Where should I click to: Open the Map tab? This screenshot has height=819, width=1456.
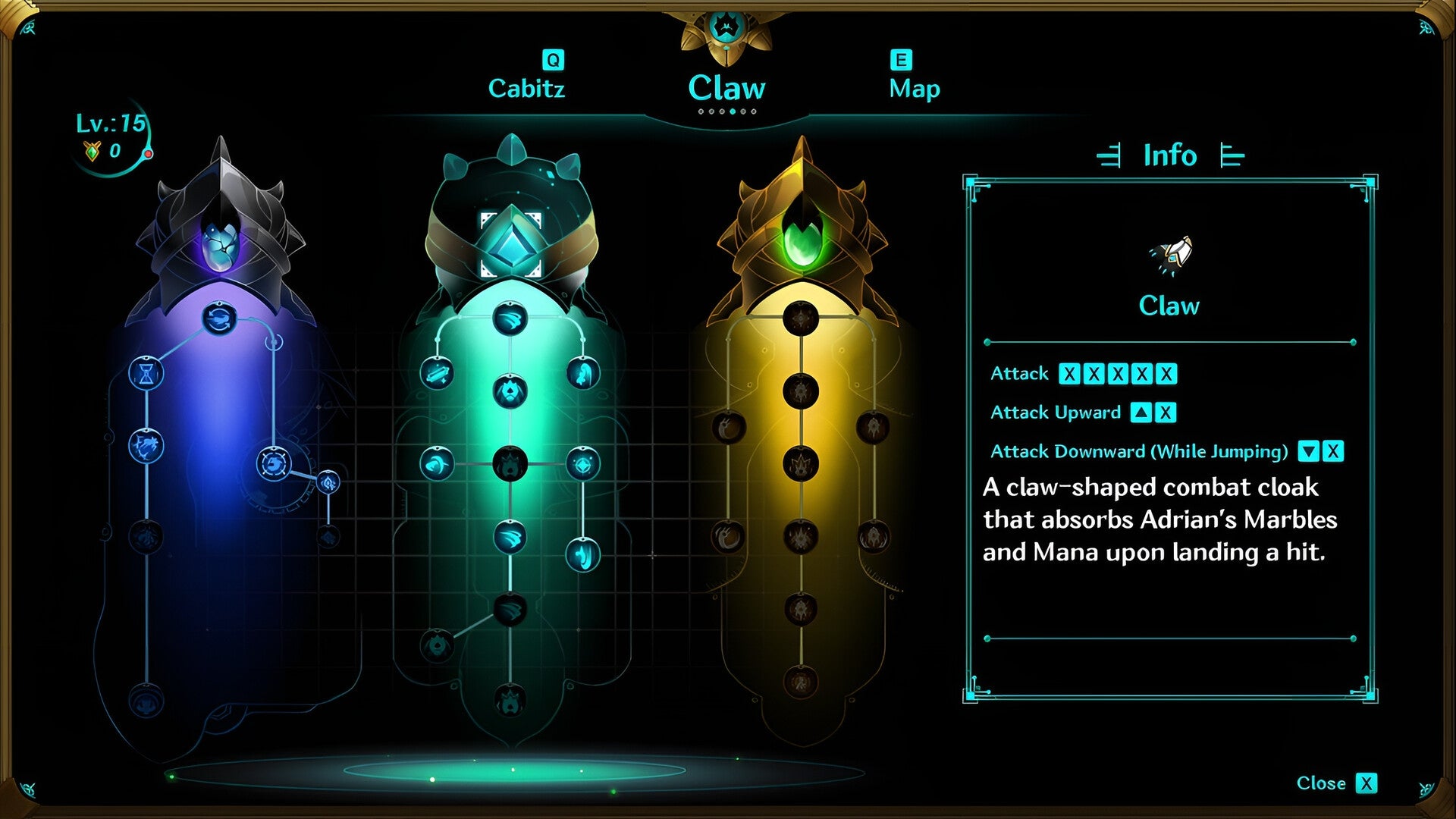tap(914, 88)
